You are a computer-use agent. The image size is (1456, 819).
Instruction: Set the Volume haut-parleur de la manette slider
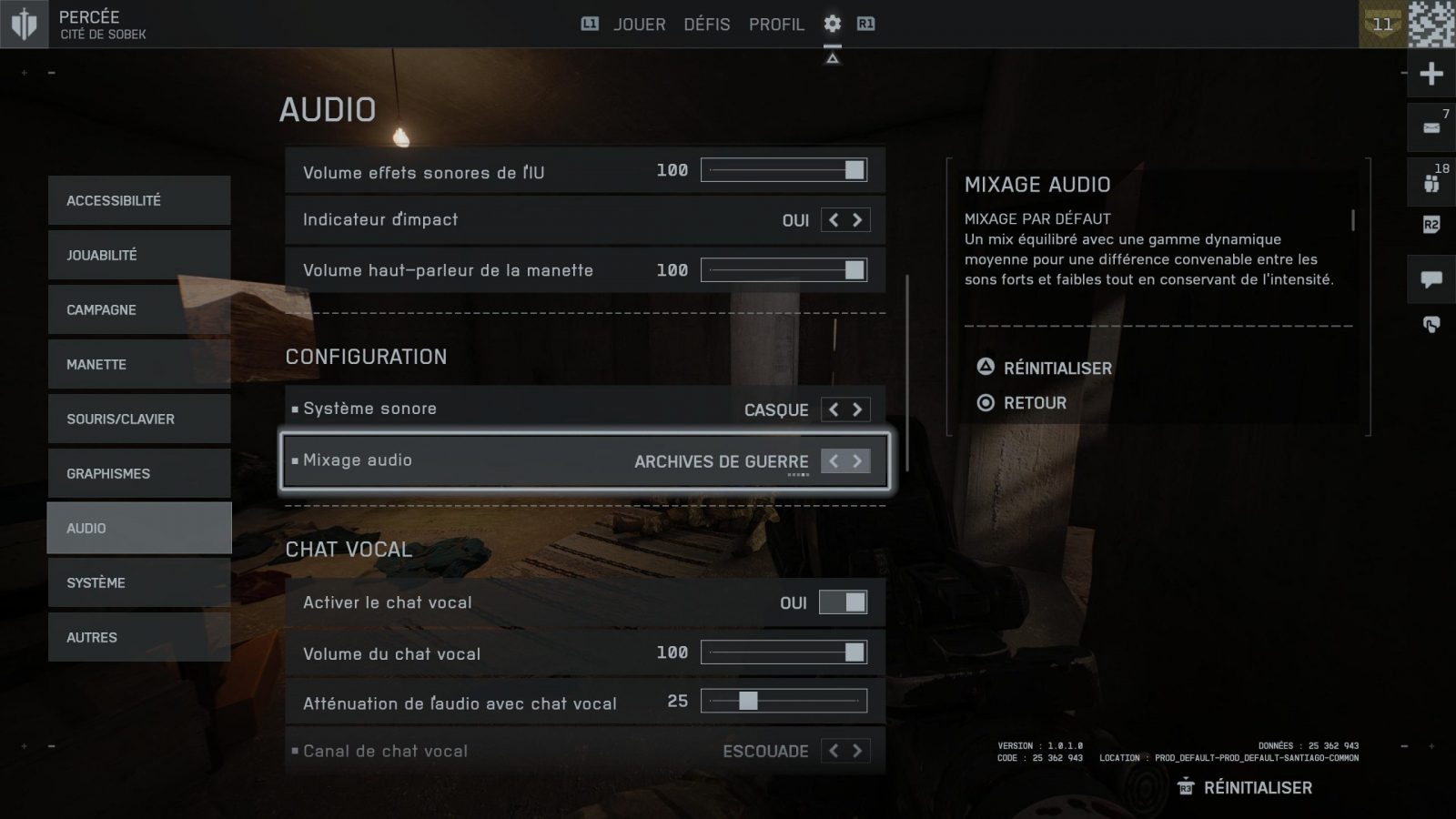point(784,270)
